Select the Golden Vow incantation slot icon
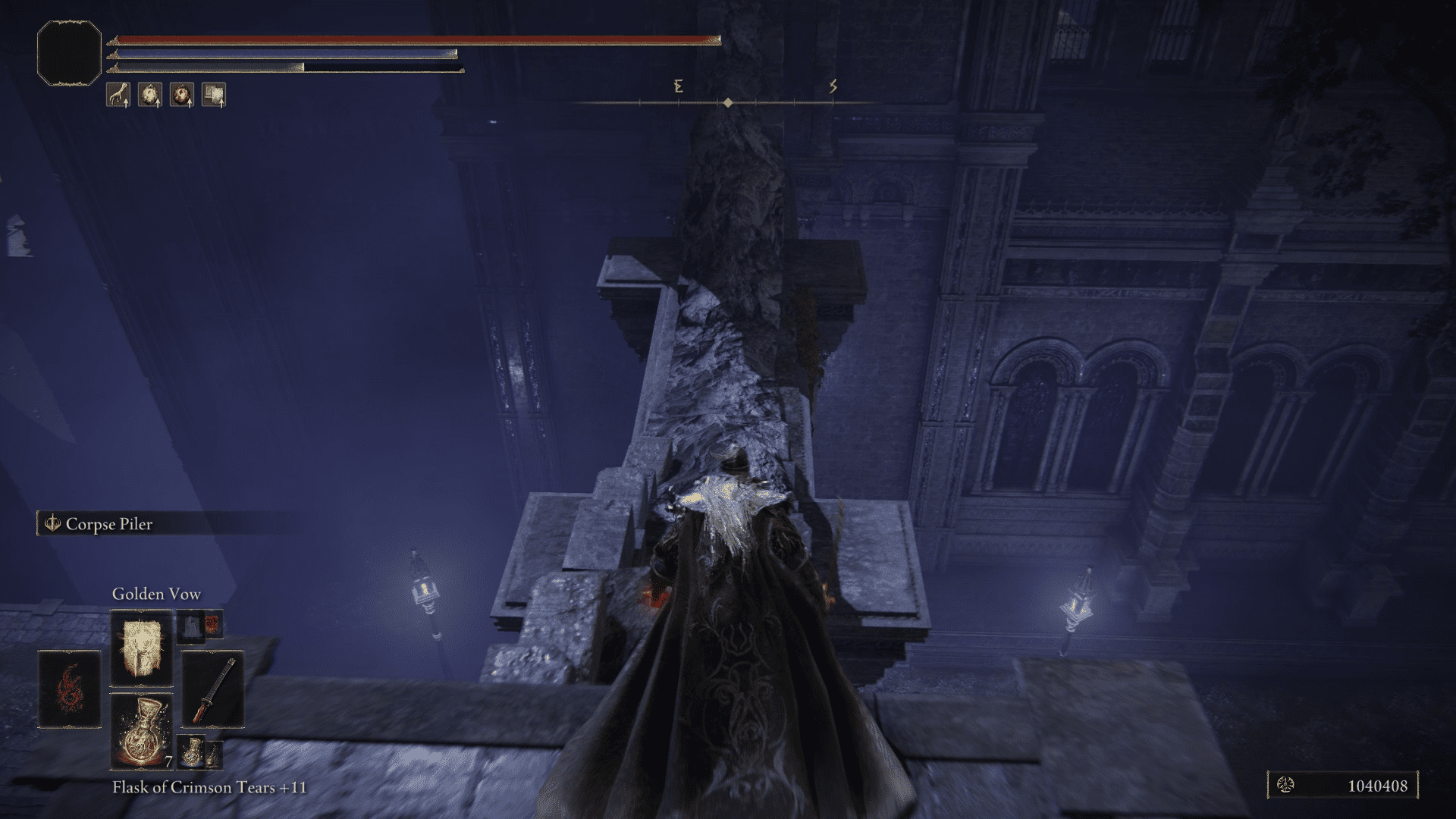Viewport: 1456px width, 819px height. (x=141, y=647)
